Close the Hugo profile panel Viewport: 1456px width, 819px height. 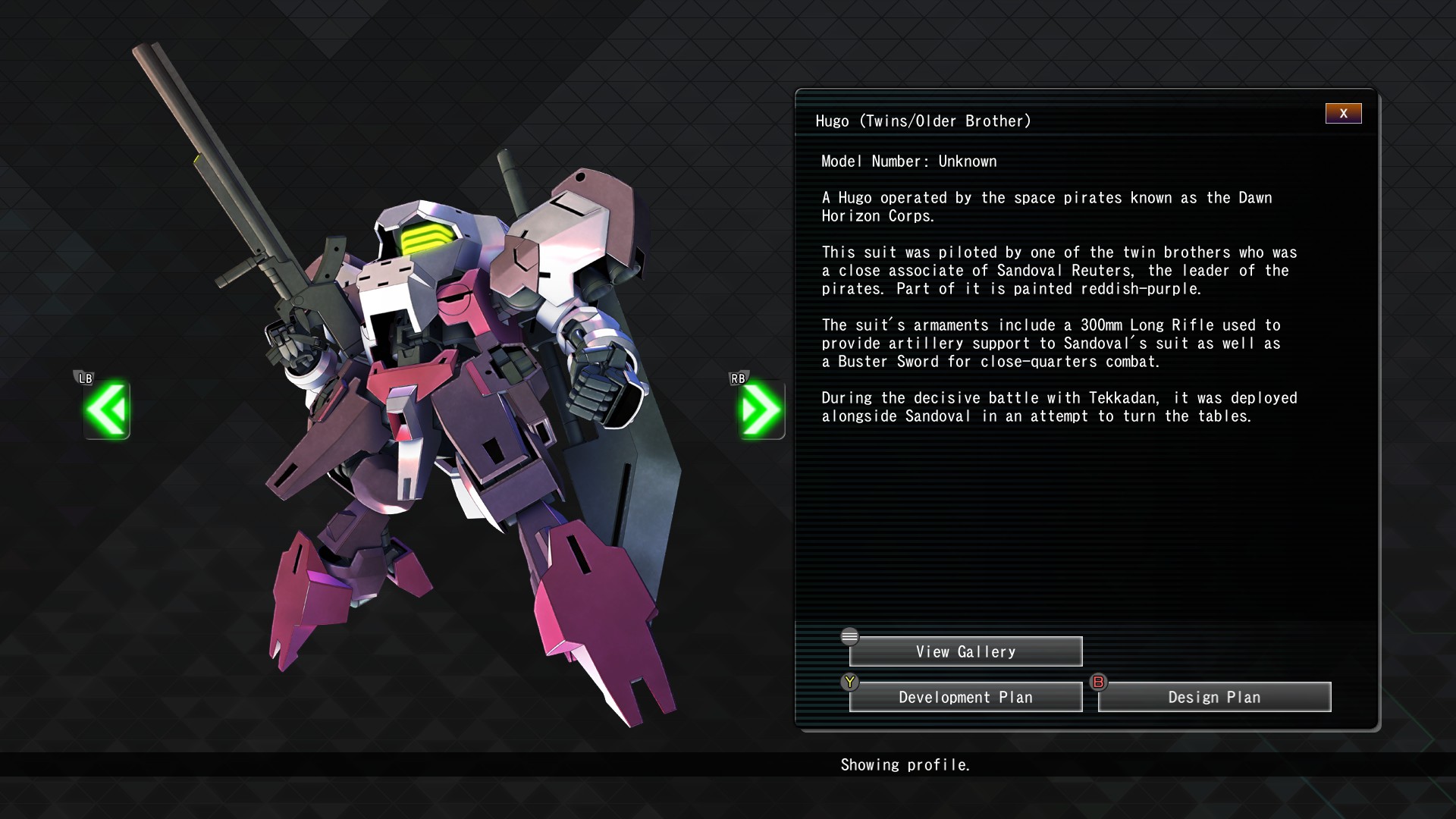[x=1343, y=114]
